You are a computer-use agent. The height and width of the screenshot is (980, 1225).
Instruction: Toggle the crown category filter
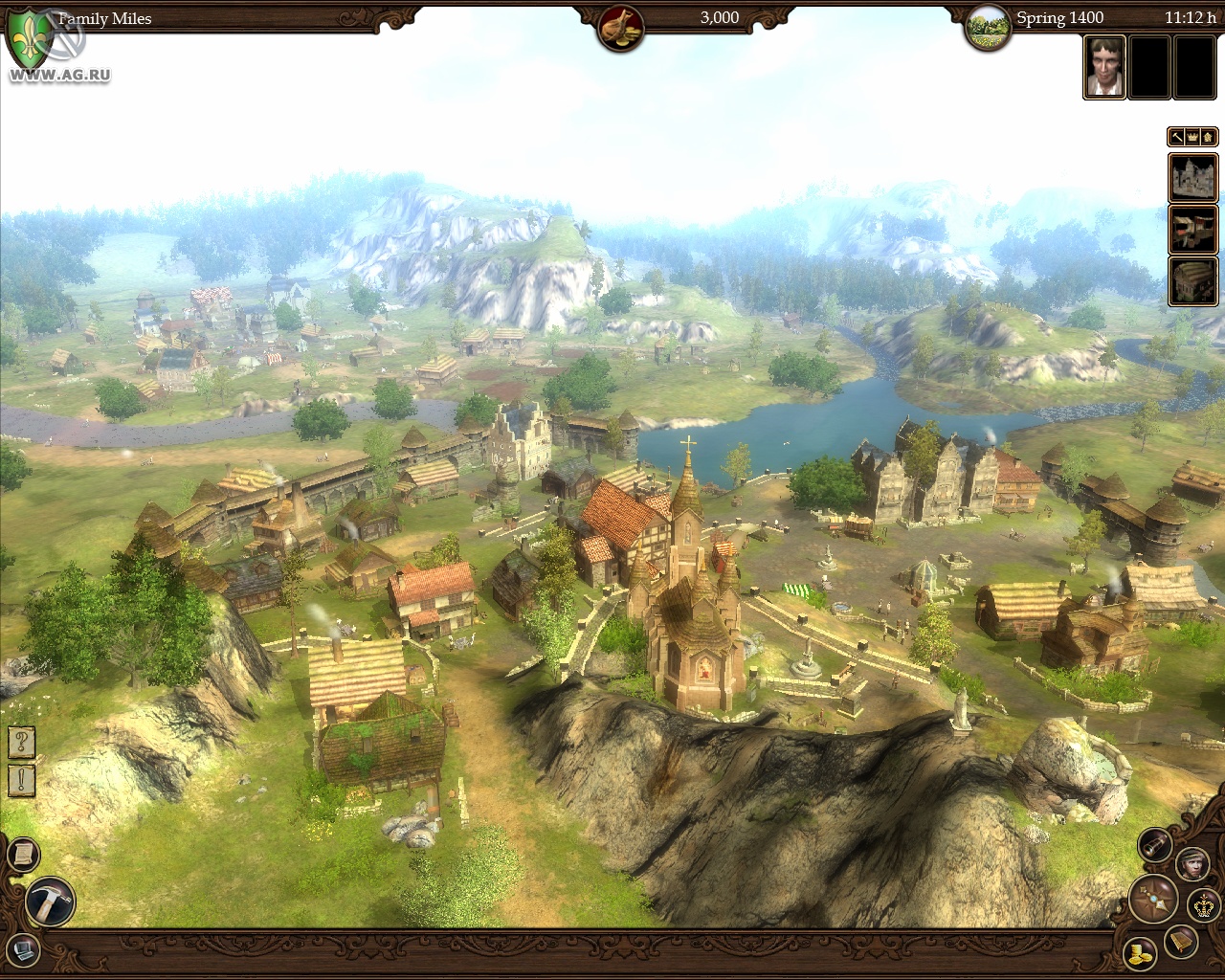[1192, 137]
